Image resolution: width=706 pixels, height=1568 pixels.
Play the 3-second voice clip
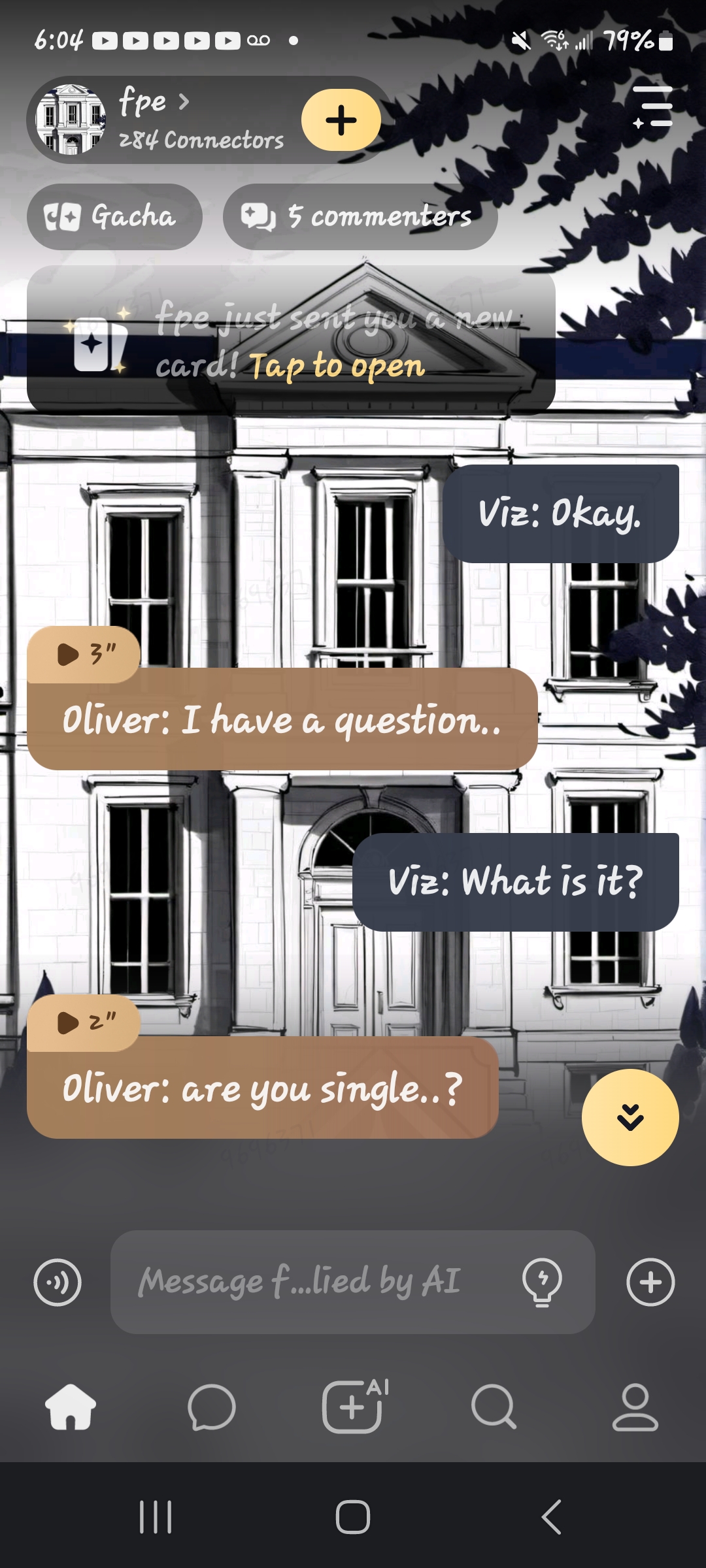tap(84, 654)
